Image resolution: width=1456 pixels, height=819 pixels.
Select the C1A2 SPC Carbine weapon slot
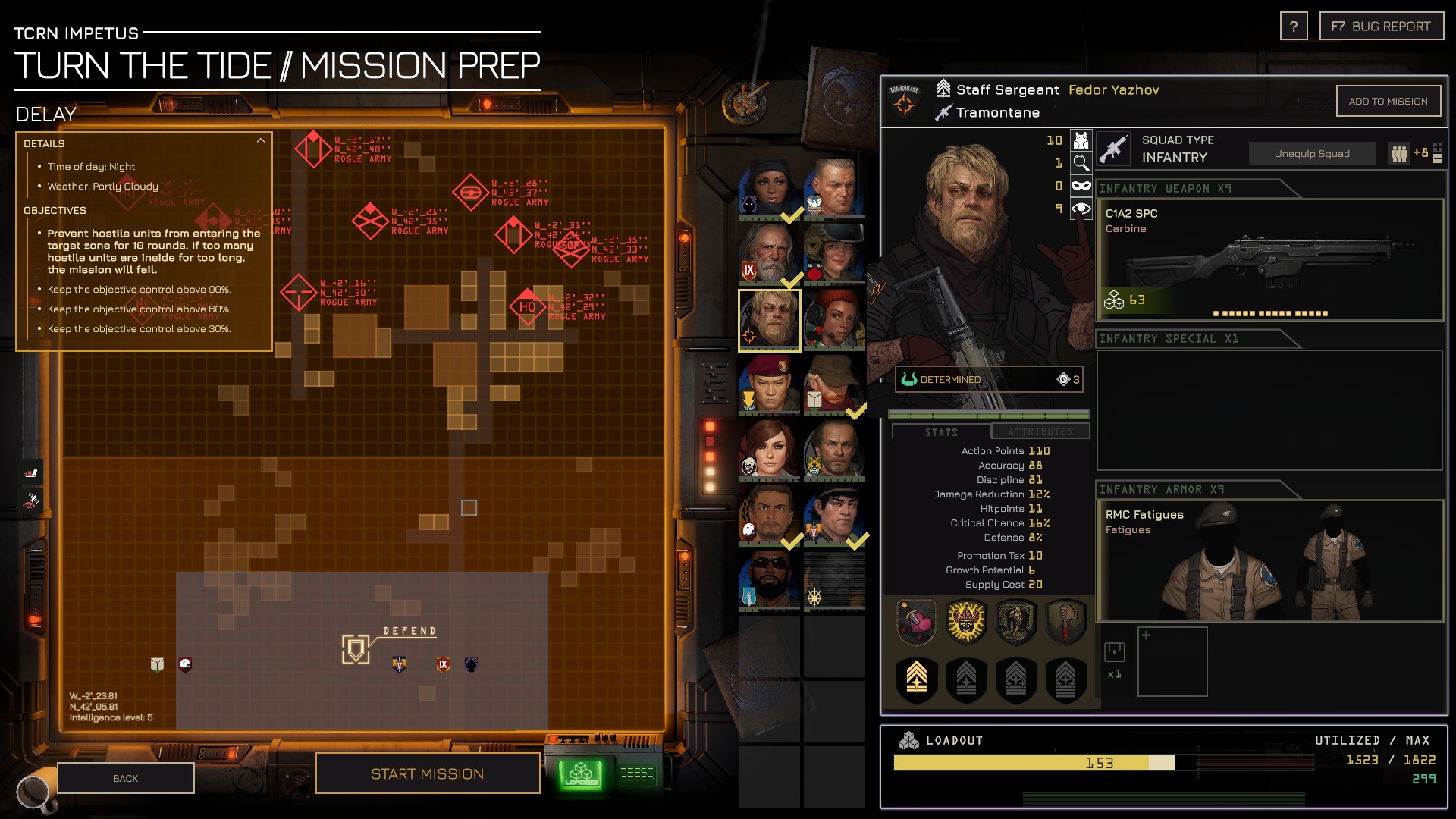pyautogui.click(x=1269, y=259)
